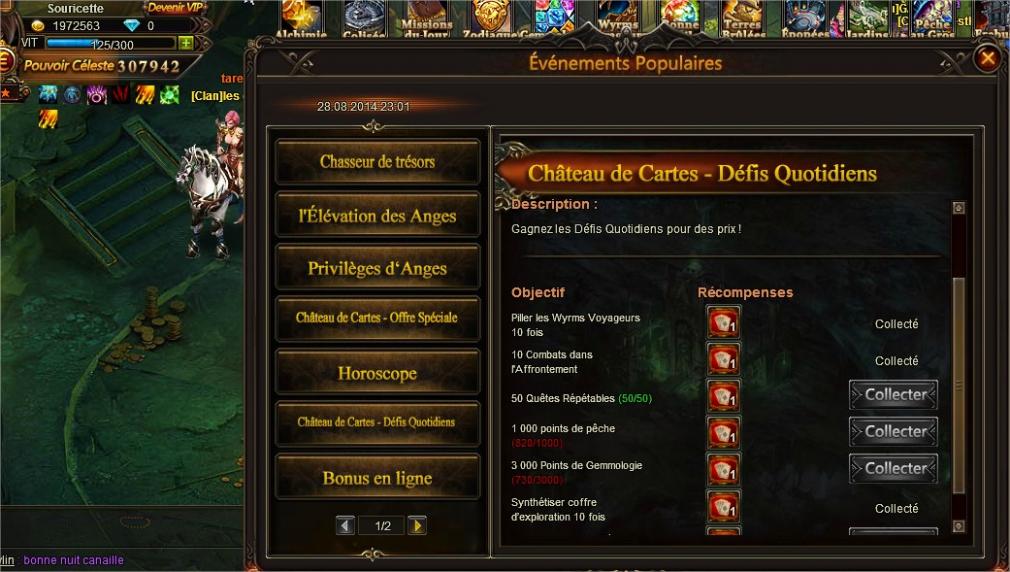This screenshot has height=572, width=1010.
Task: Open the Chasseur de trésors event
Action: click(x=377, y=162)
